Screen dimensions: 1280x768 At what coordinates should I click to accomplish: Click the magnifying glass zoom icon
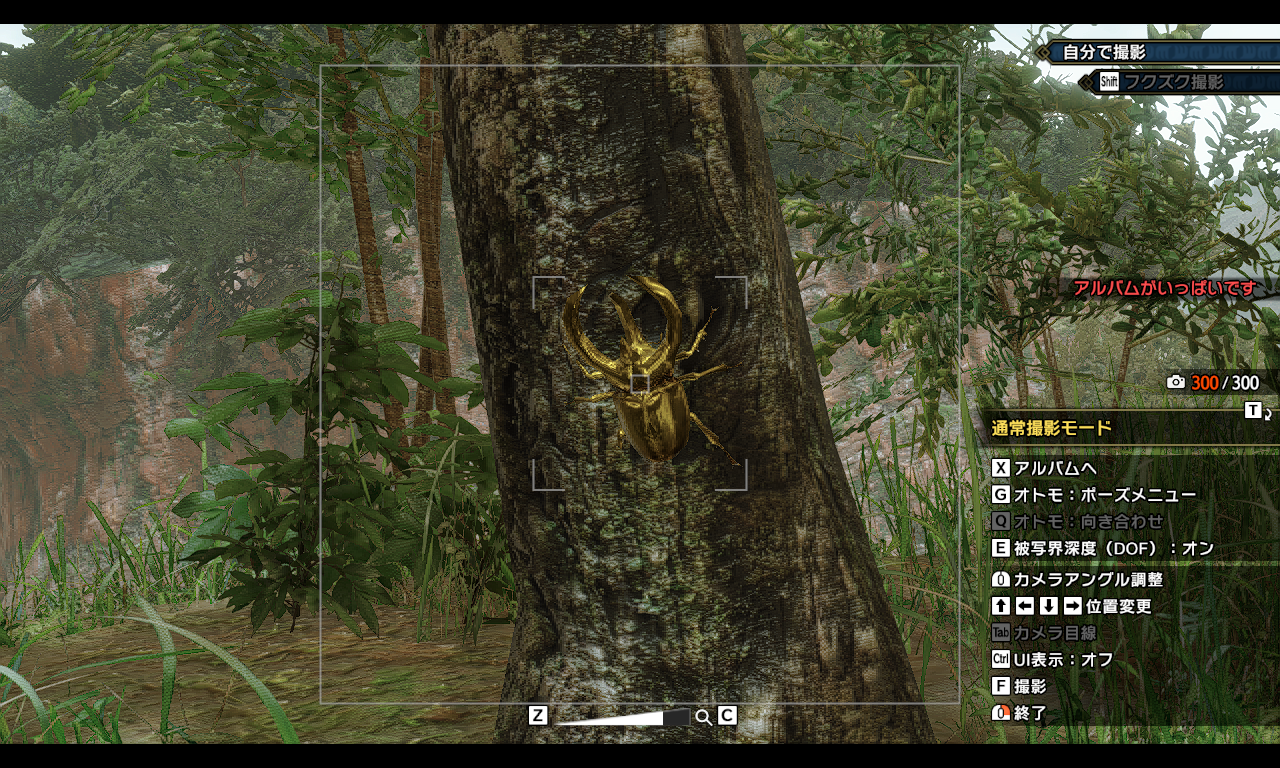(x=703, y=717)
